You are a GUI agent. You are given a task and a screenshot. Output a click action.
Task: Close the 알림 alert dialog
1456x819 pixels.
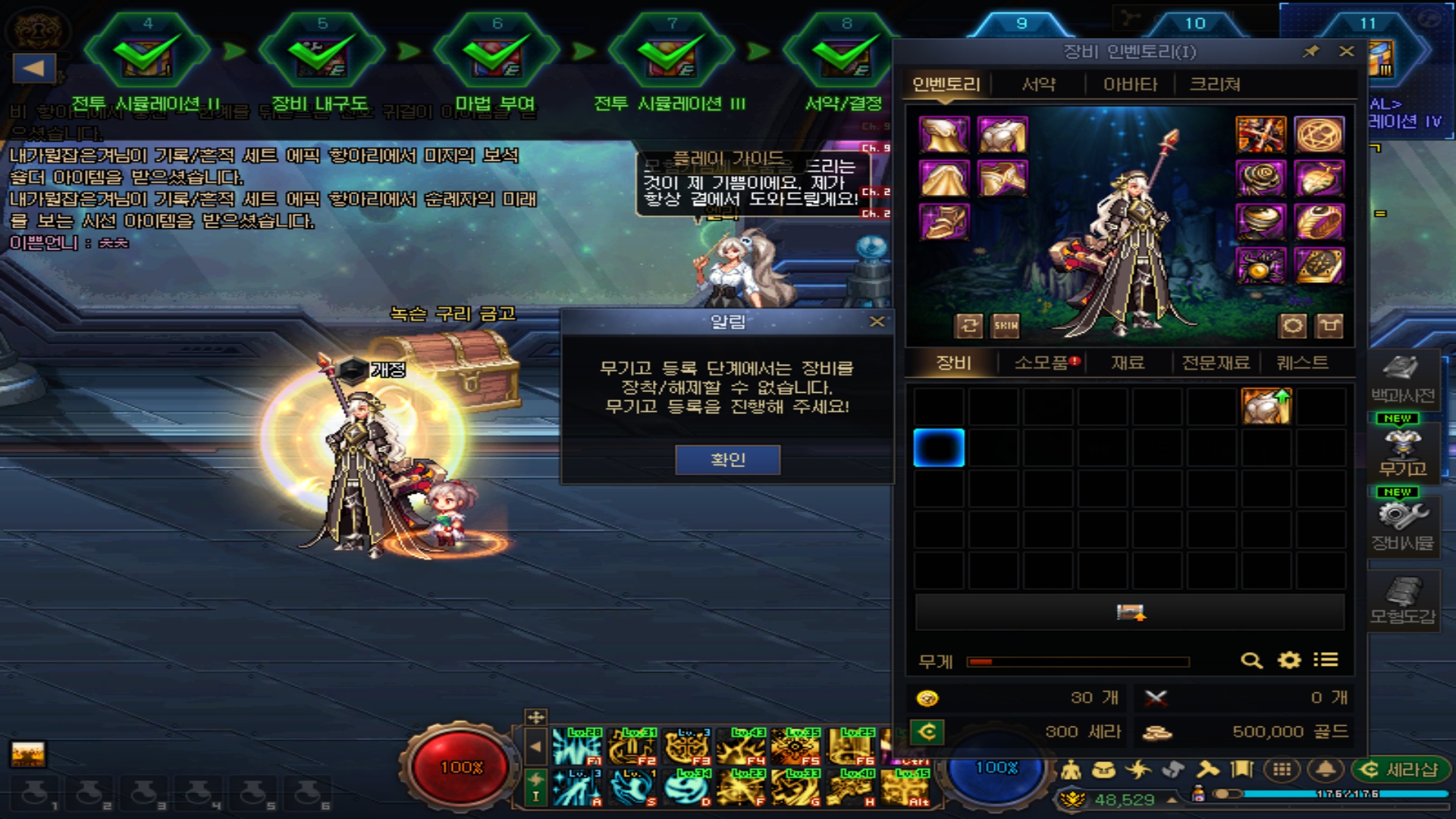coord(877,322)
